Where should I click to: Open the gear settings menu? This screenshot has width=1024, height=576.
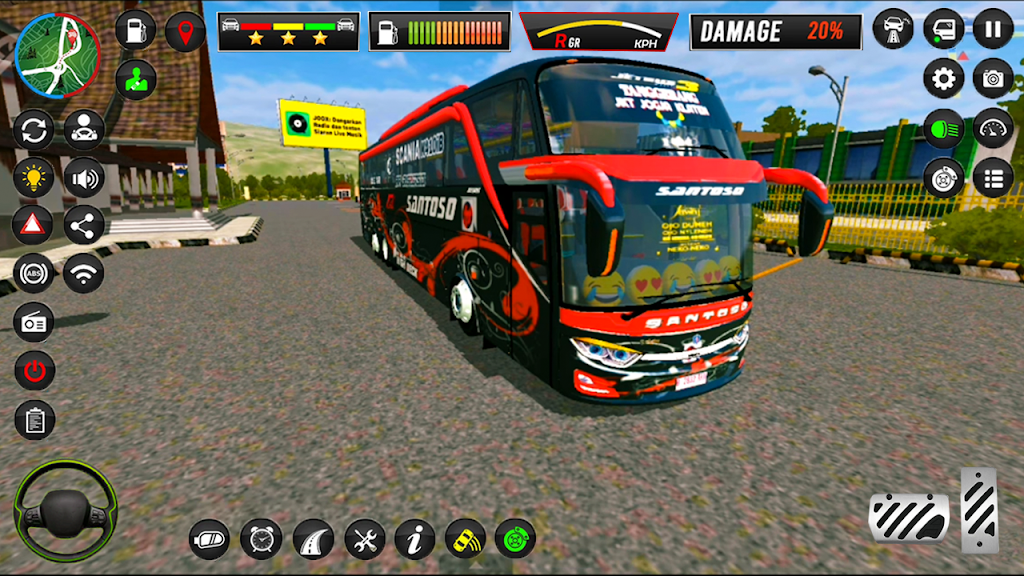943,78
